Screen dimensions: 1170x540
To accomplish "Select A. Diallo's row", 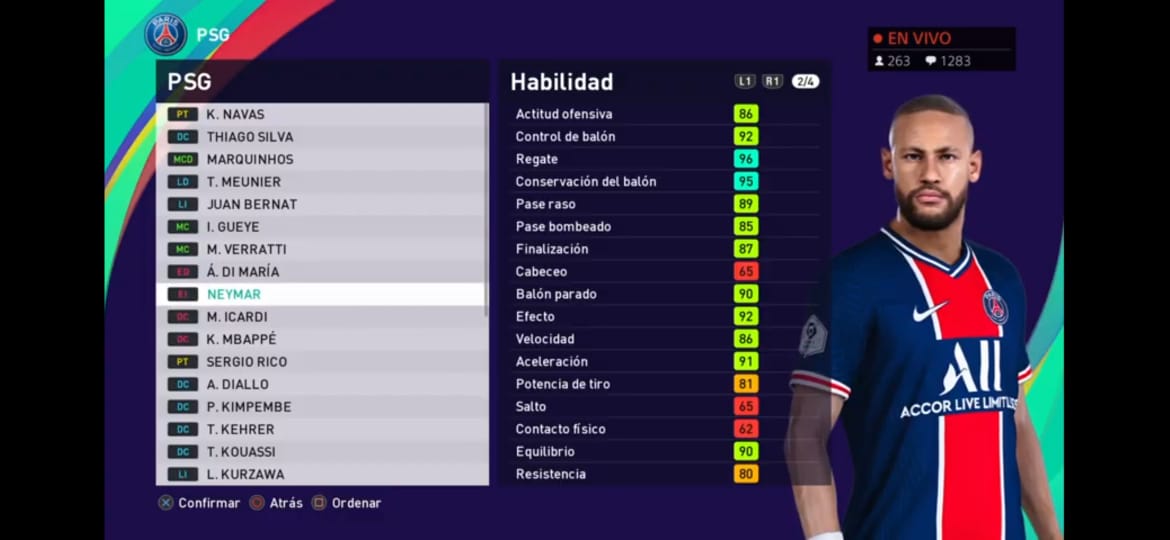I will click(x=320, y=384).
